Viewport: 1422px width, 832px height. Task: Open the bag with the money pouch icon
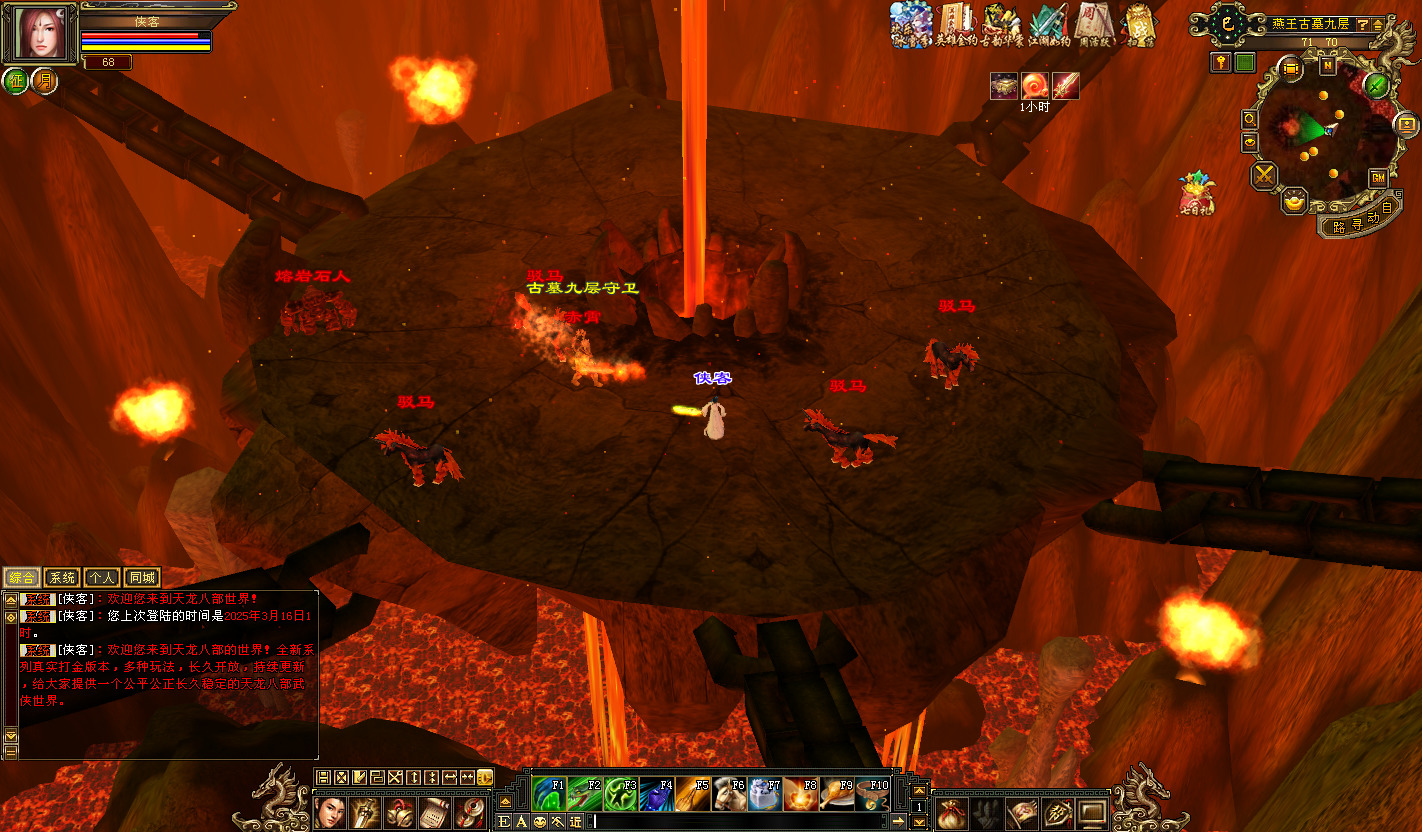point(951,813)
